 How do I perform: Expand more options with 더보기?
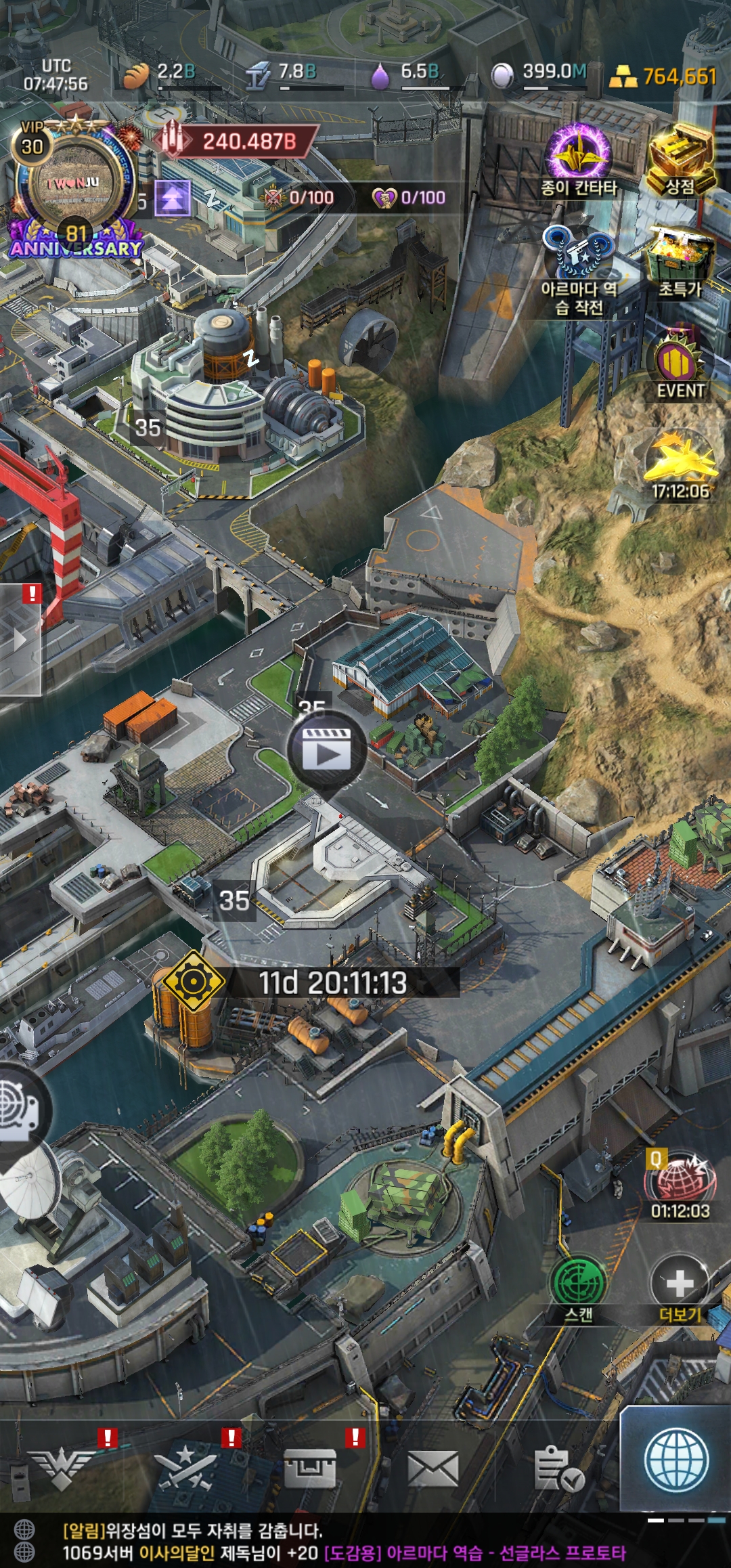click(x=680, y=1282)
